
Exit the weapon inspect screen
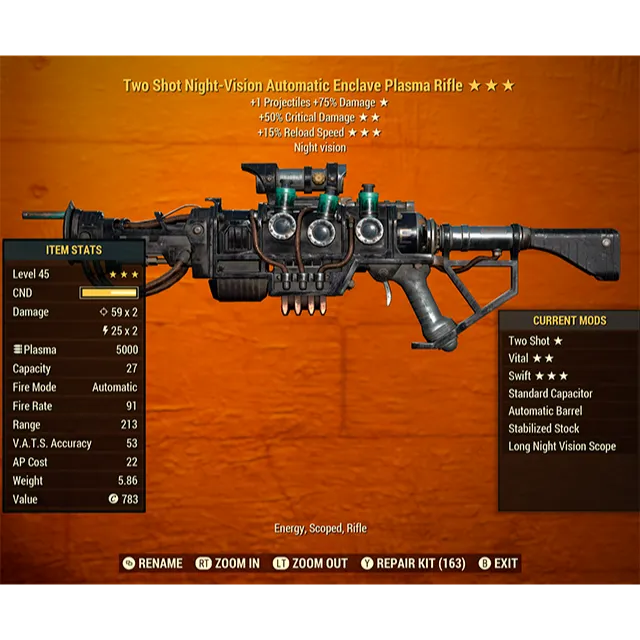coord(499,563)
